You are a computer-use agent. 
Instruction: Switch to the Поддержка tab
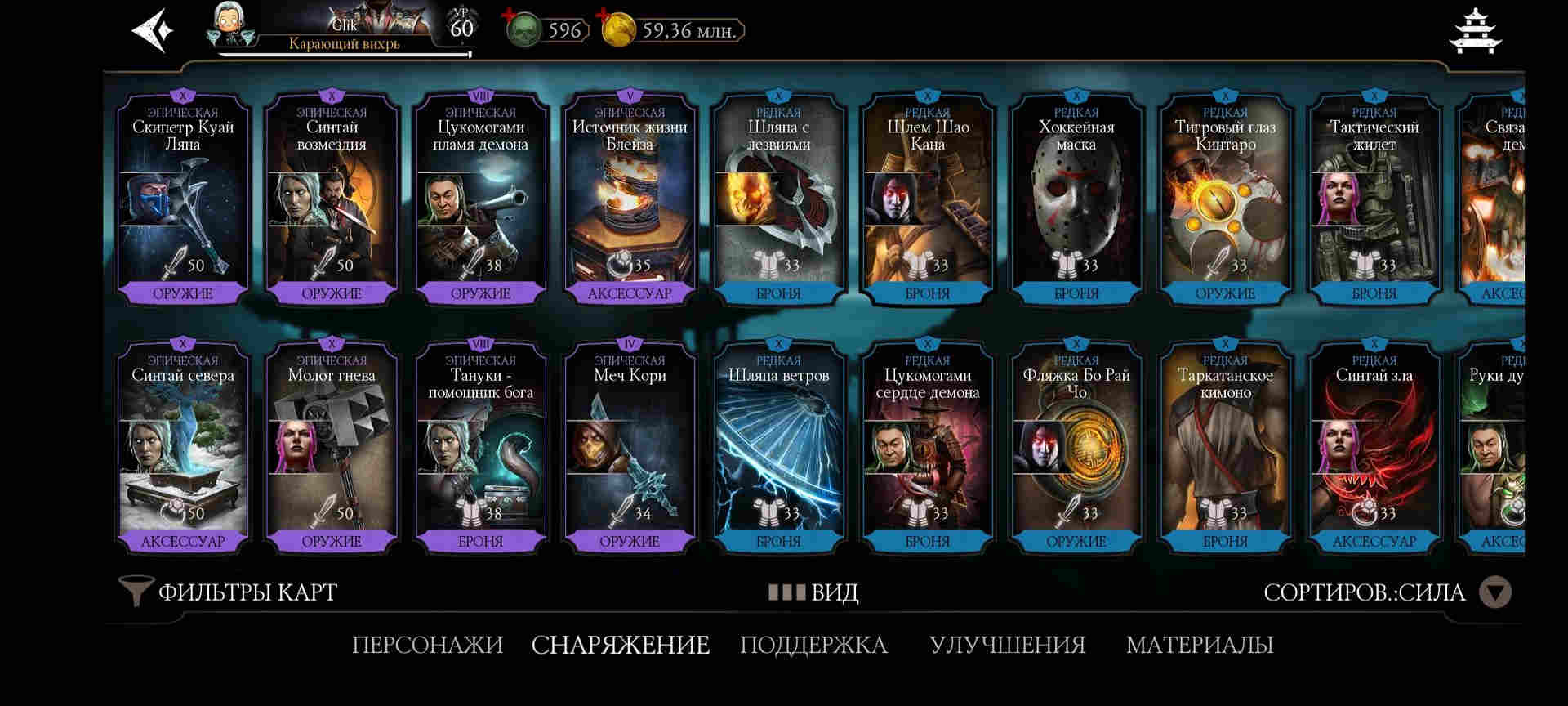tap(813, 645)
